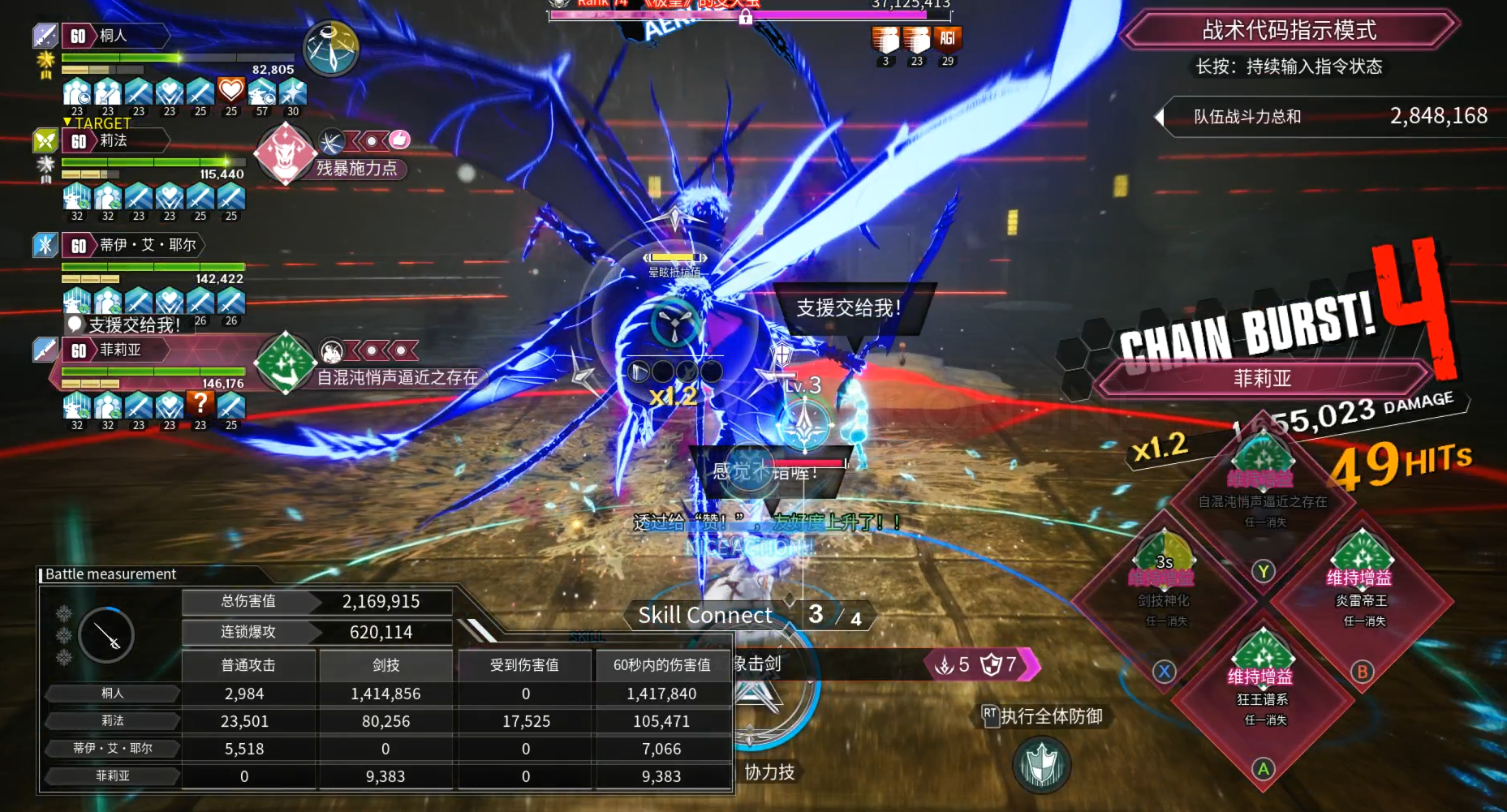The width and height of the screenshot is (1507, 812).
Task: Select the 协力技 label
Action: coord(769,771)
